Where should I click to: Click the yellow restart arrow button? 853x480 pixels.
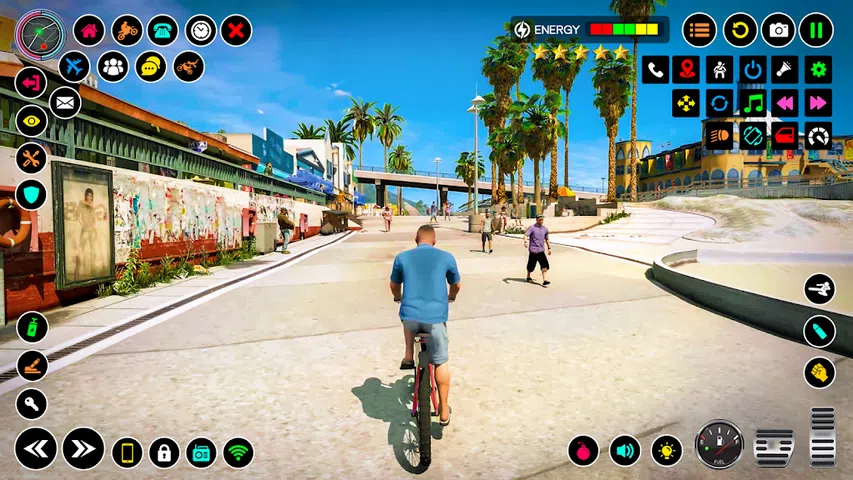coord(740,30)
